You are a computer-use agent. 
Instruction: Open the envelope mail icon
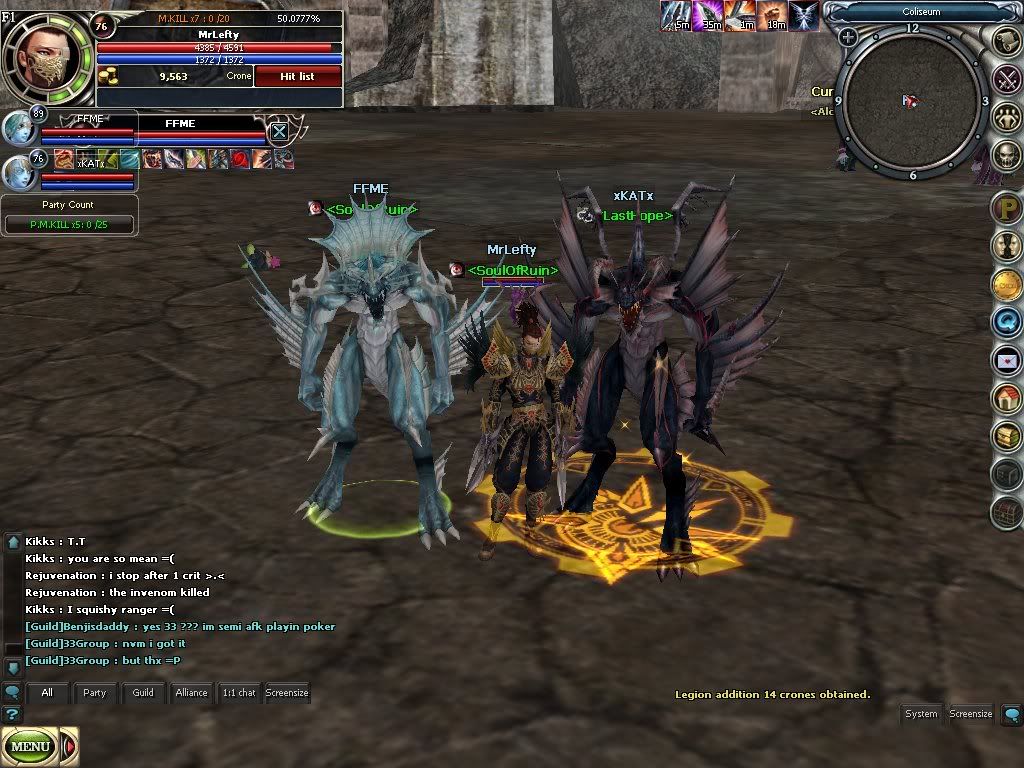pos(1006,360)
